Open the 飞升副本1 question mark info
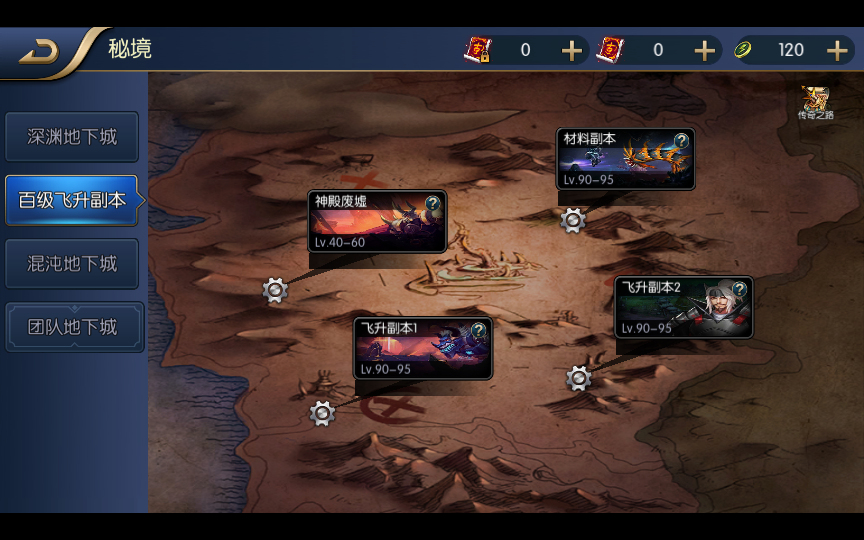 (x=478, y=330)
